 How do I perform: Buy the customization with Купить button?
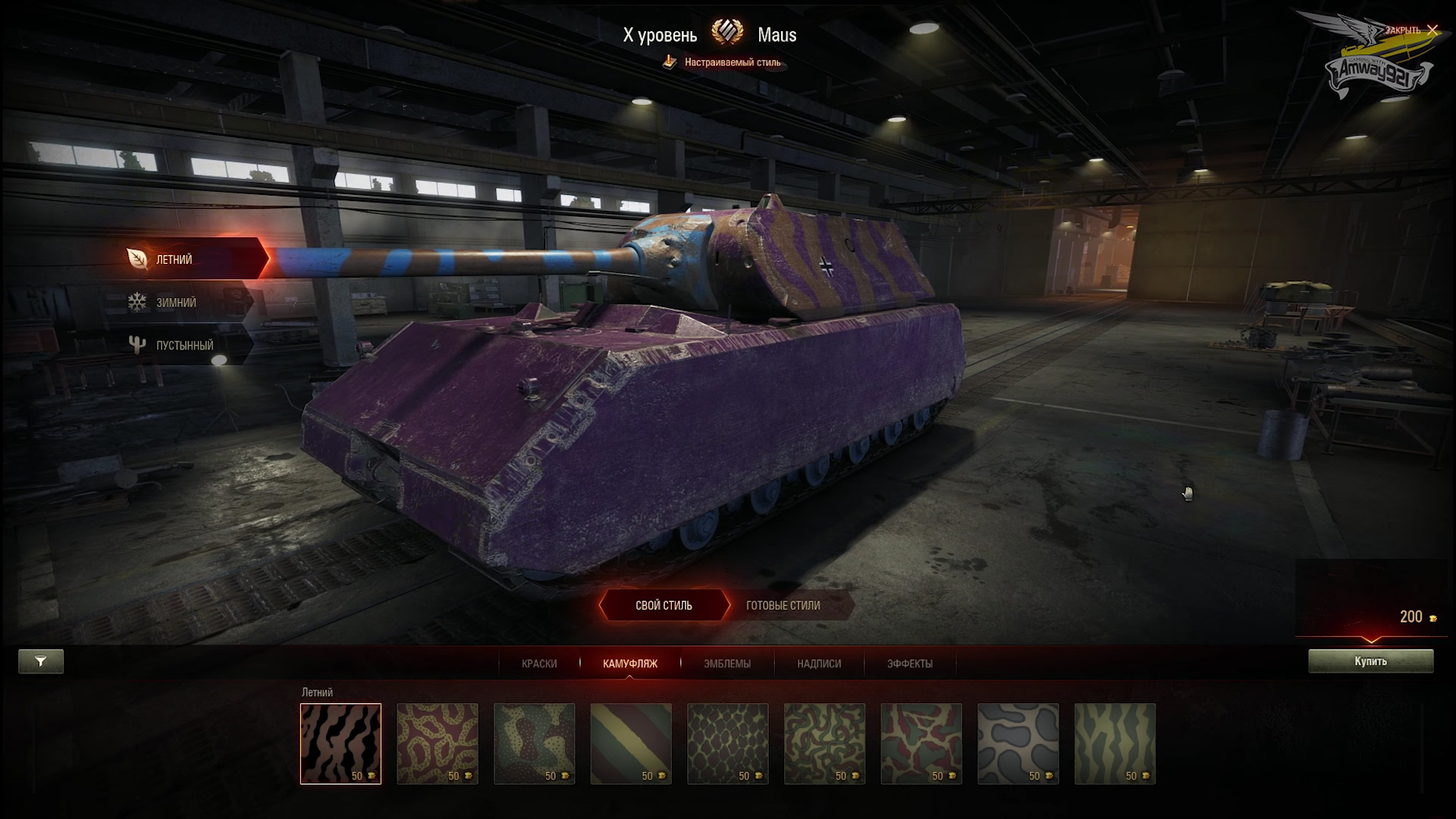(x=1370, y=661)
